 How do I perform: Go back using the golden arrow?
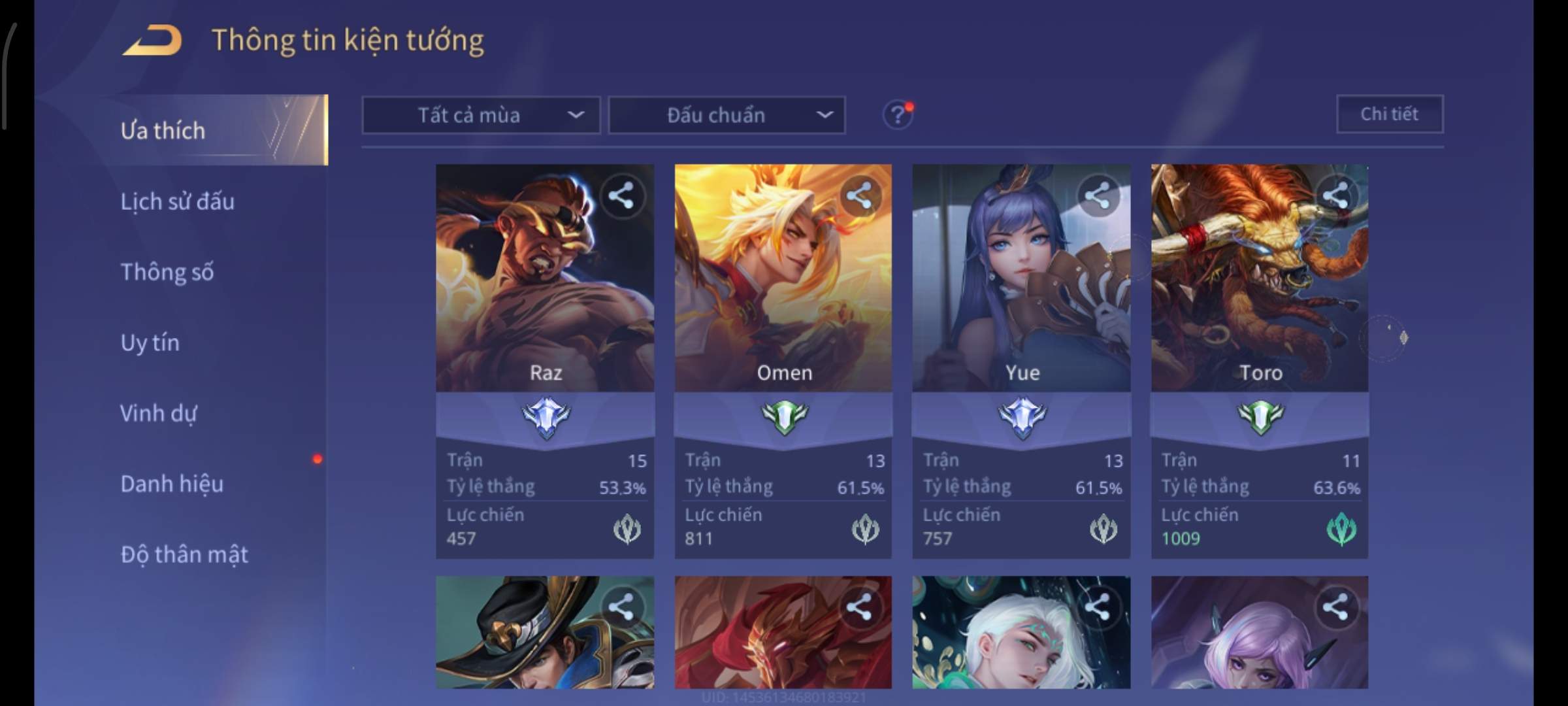click(152, 41)
